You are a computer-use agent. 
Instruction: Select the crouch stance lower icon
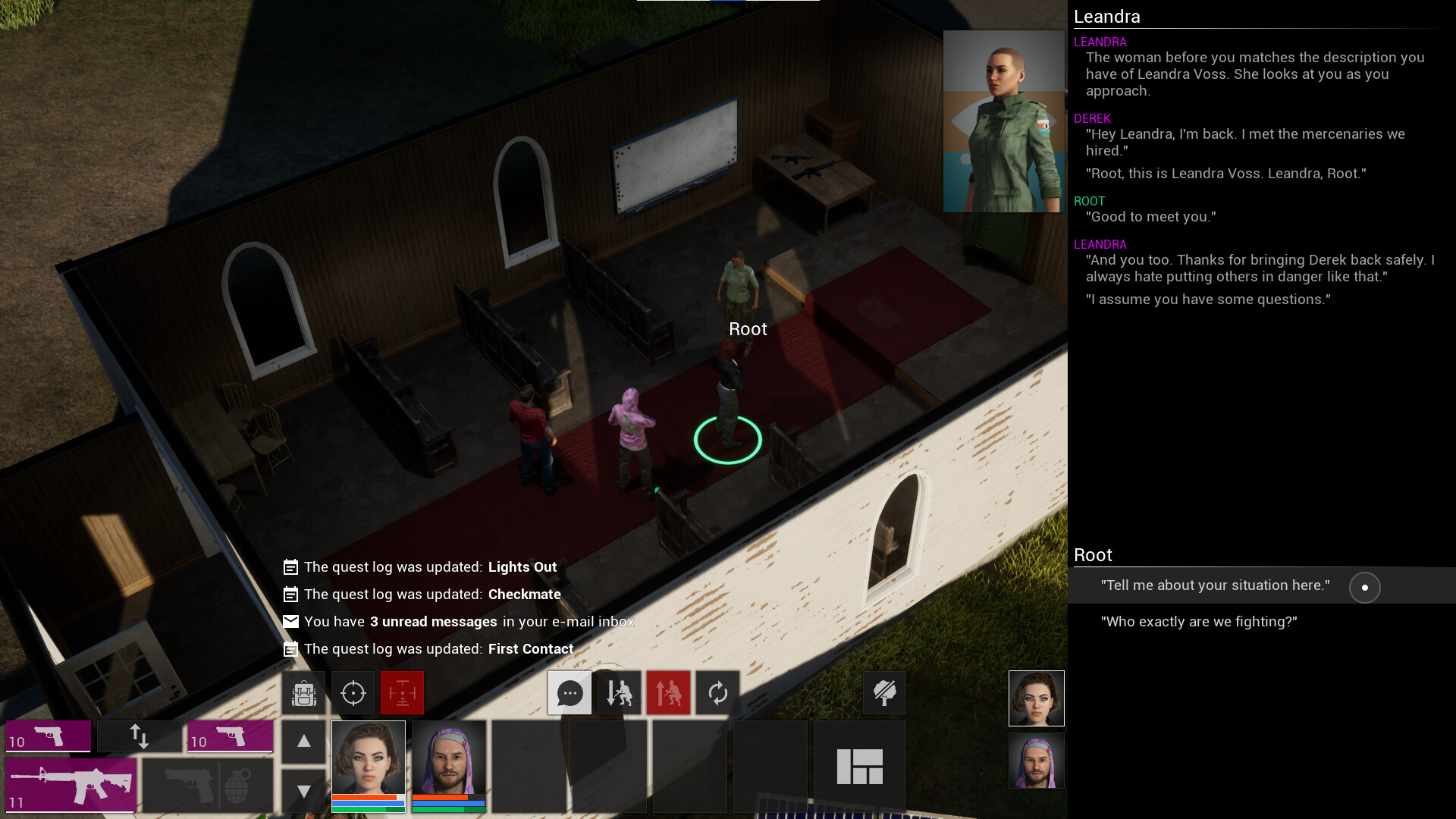[x=619, y=692]
